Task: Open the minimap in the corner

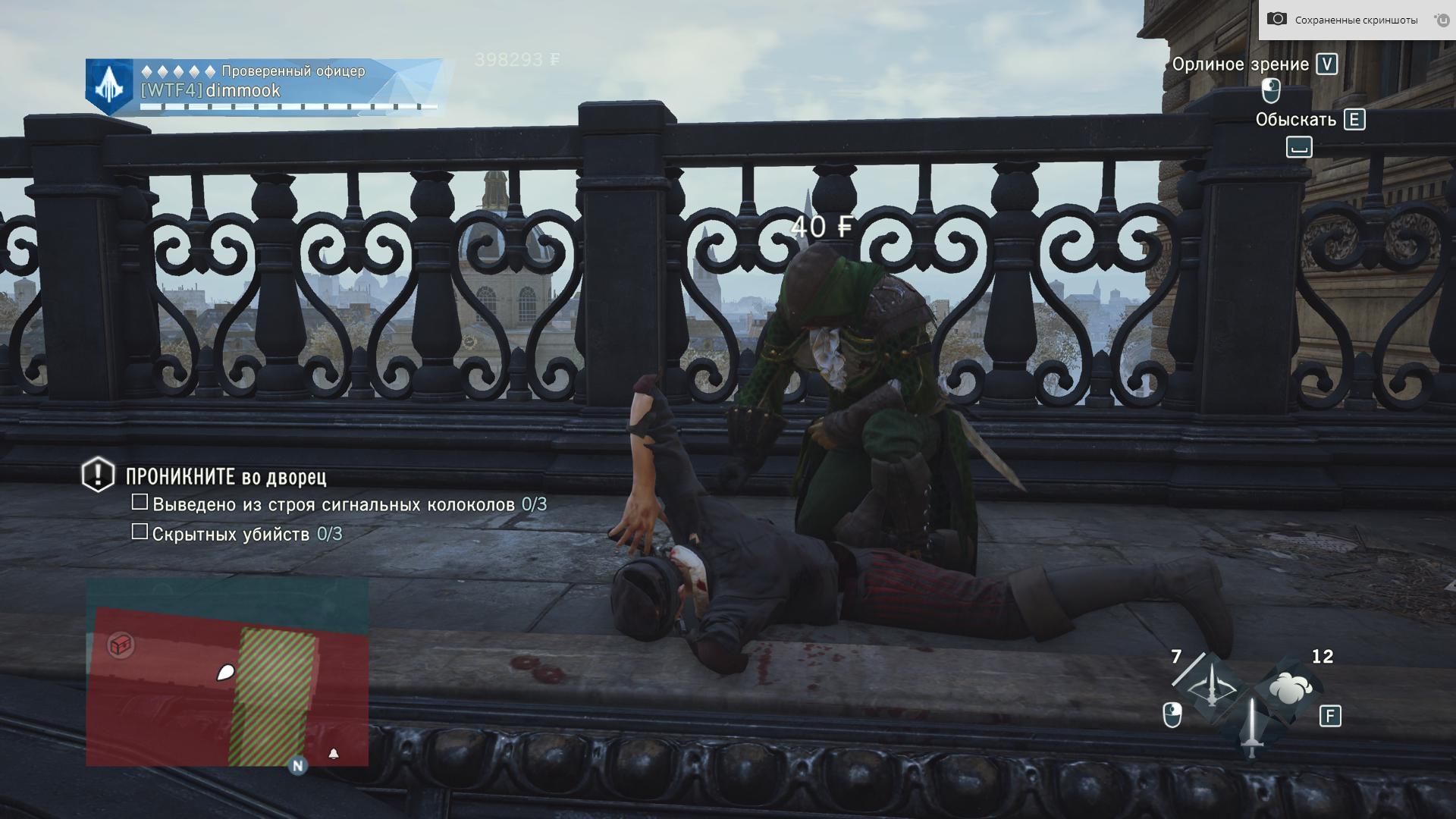Action: [227, 672]
